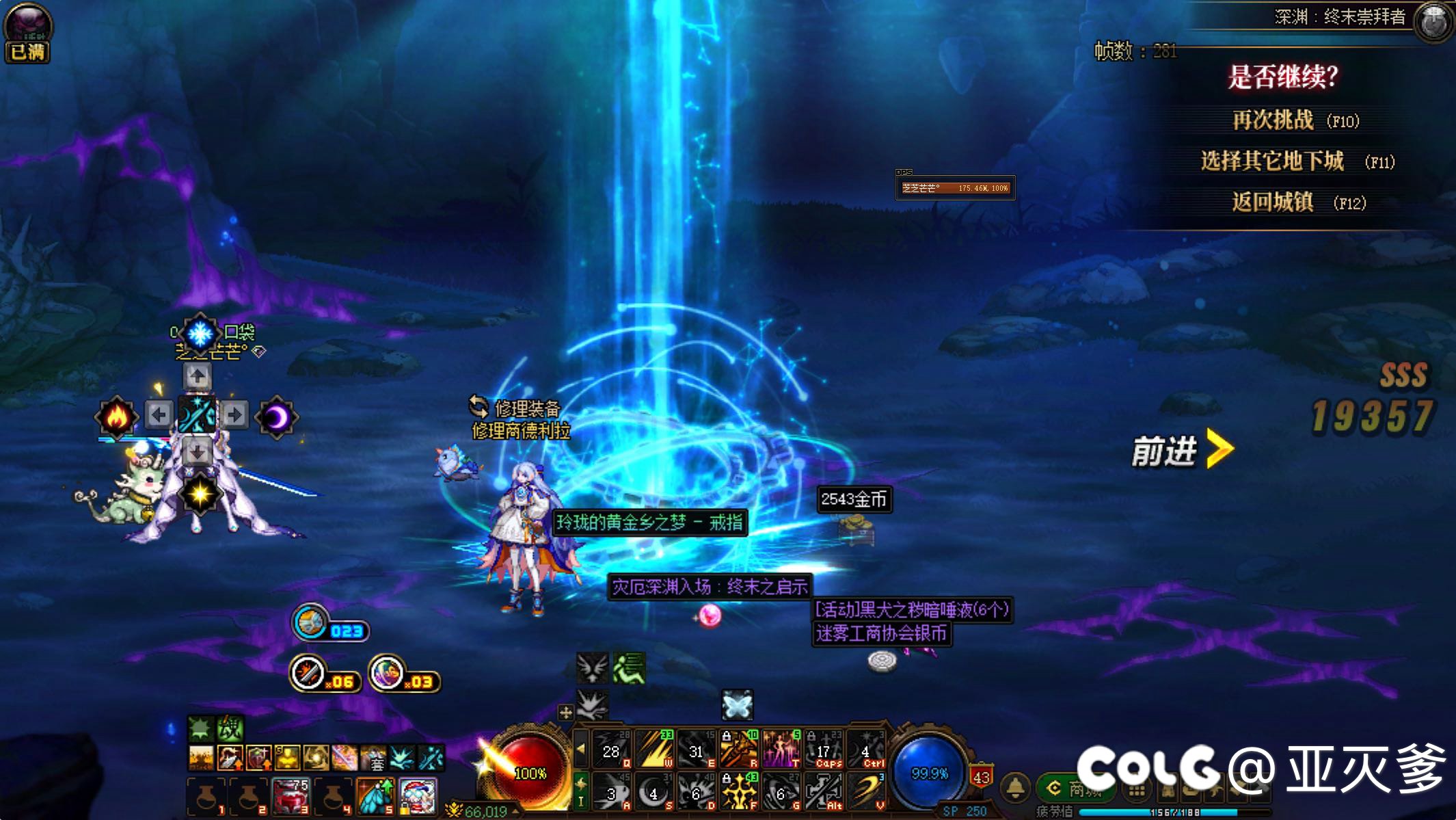Choose 返回城镇 to return to town
Image resolution: width=1456 pixels, height=820 pixels.
pos(1272,202)
